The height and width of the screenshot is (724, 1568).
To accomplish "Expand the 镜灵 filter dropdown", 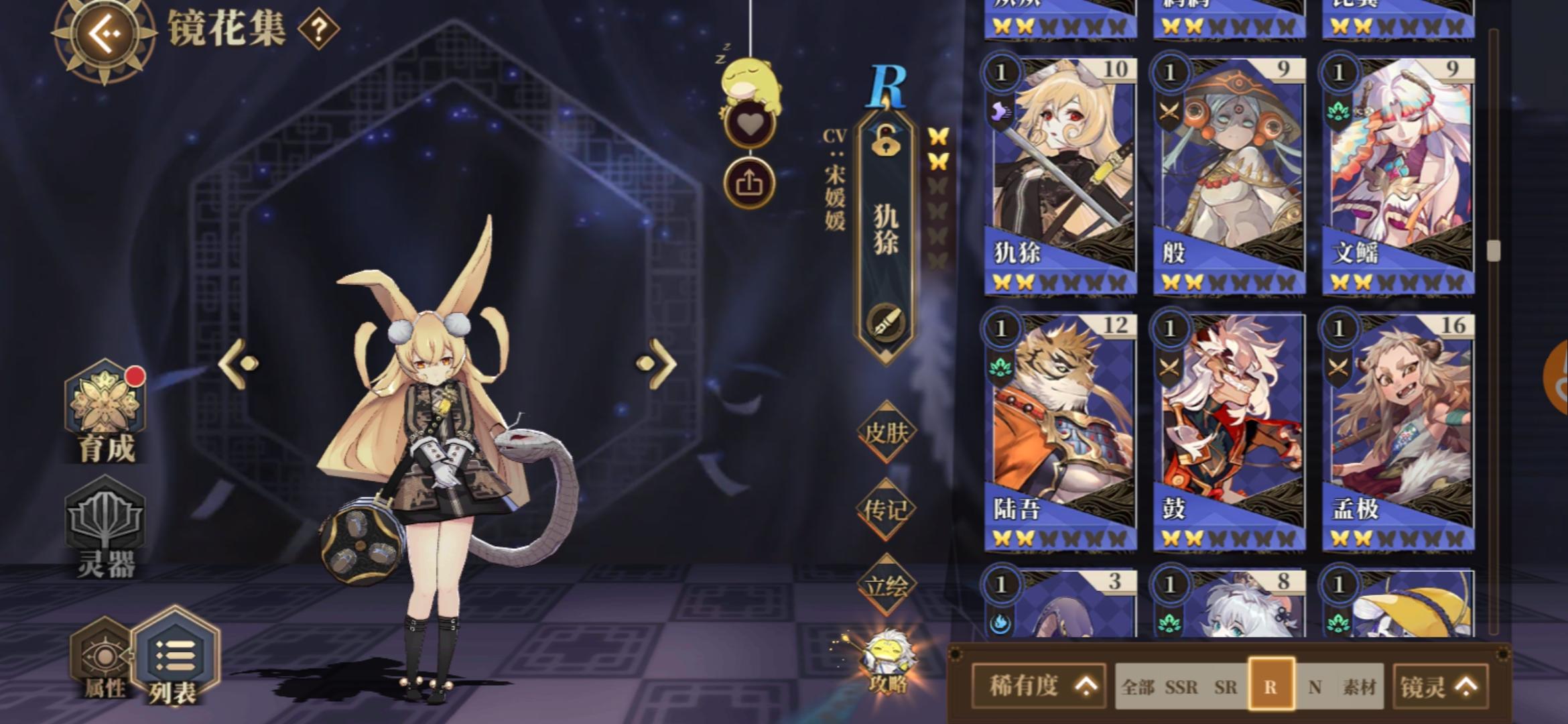I will tap(1438, 686).
